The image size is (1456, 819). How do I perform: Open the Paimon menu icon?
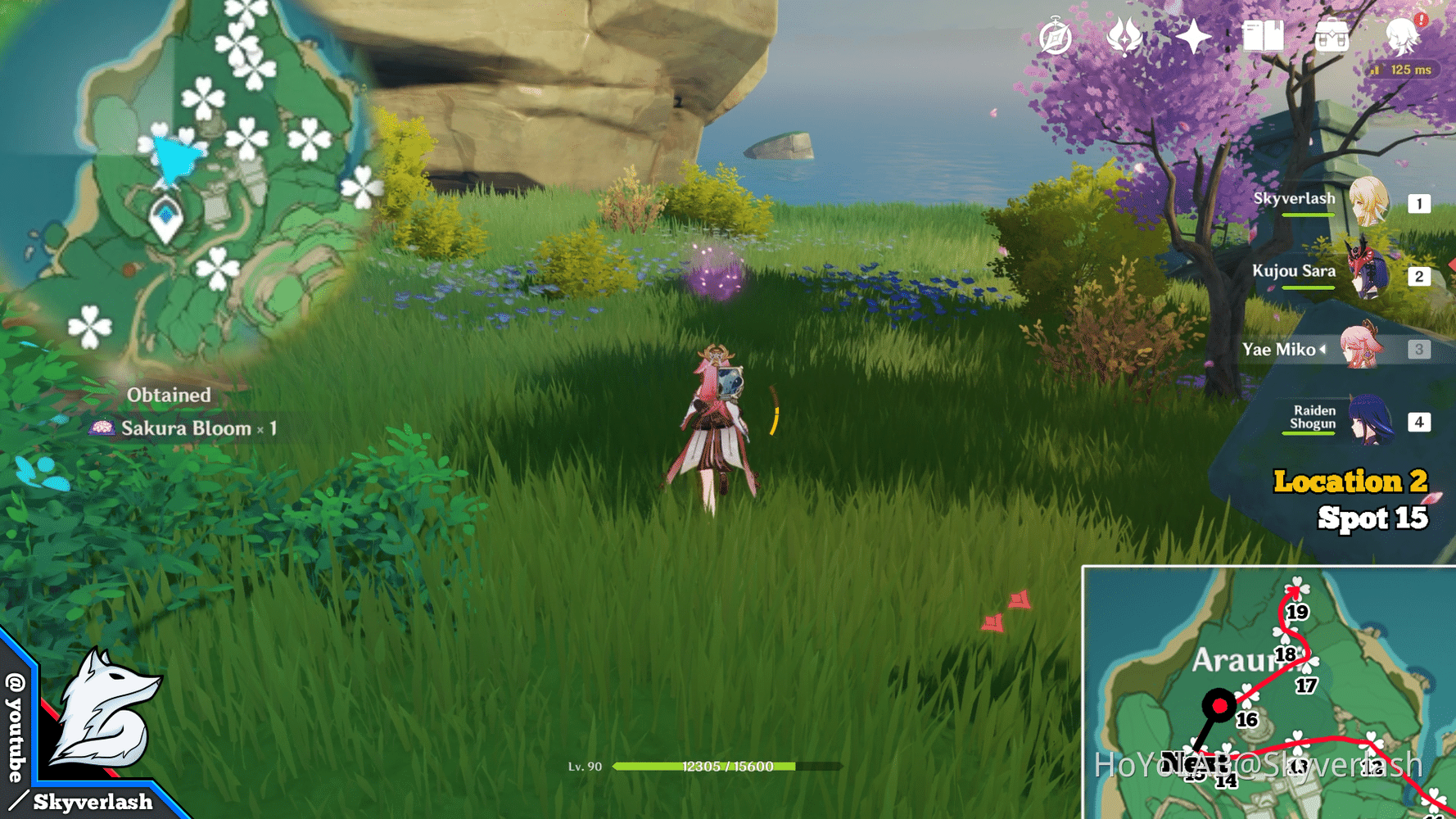coord(1402,36)
